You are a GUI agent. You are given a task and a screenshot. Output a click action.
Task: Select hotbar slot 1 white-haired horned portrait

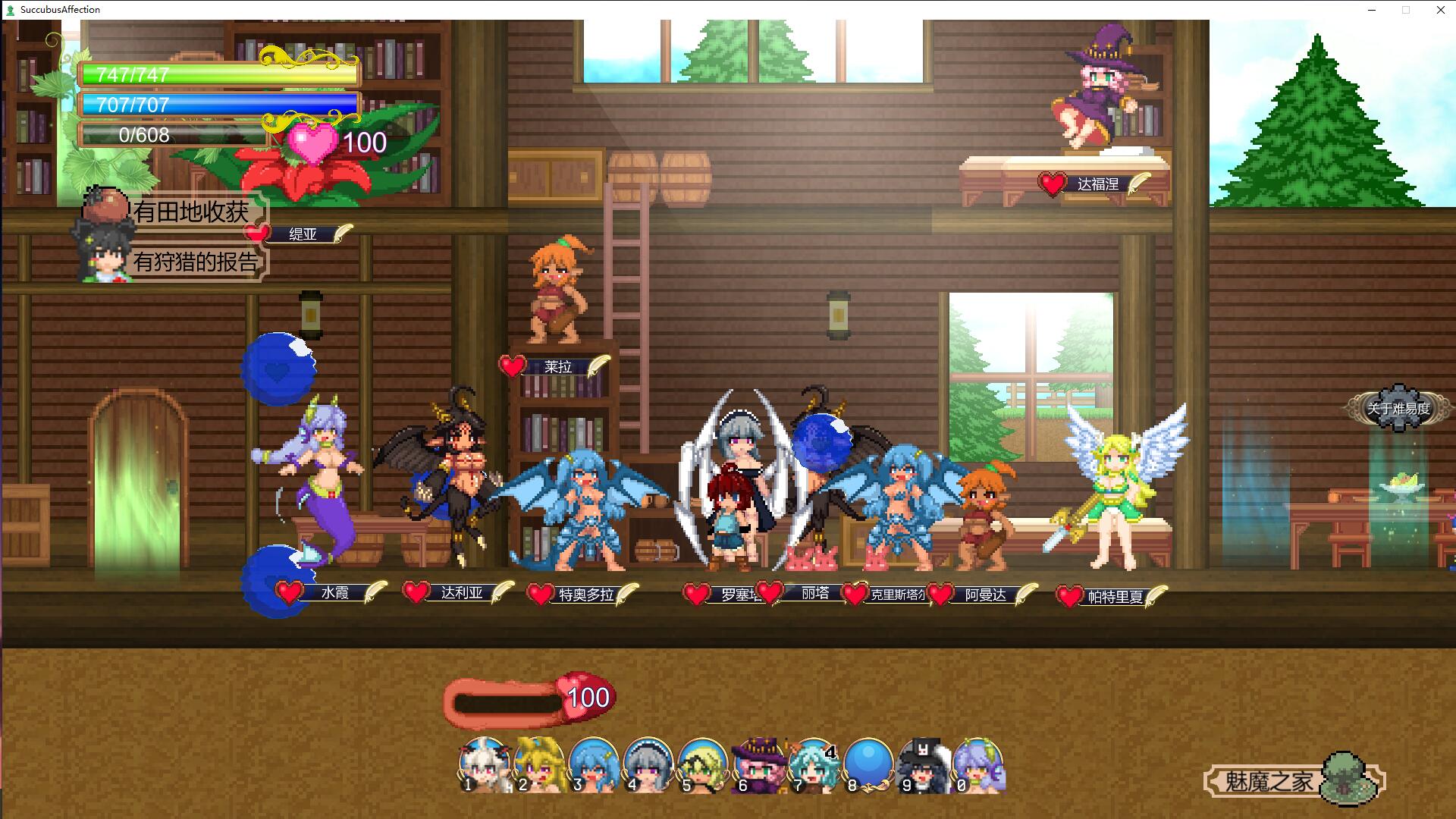coord(484,765)
